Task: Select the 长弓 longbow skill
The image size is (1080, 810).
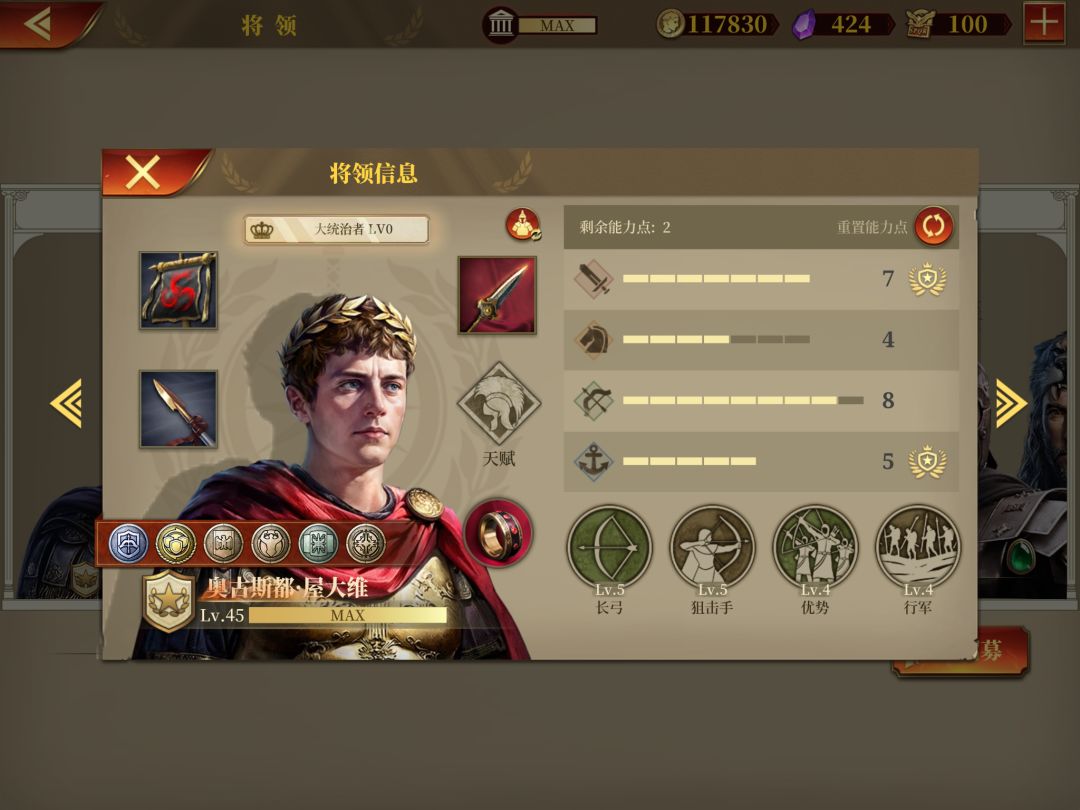Action: (x=609, y=547)
